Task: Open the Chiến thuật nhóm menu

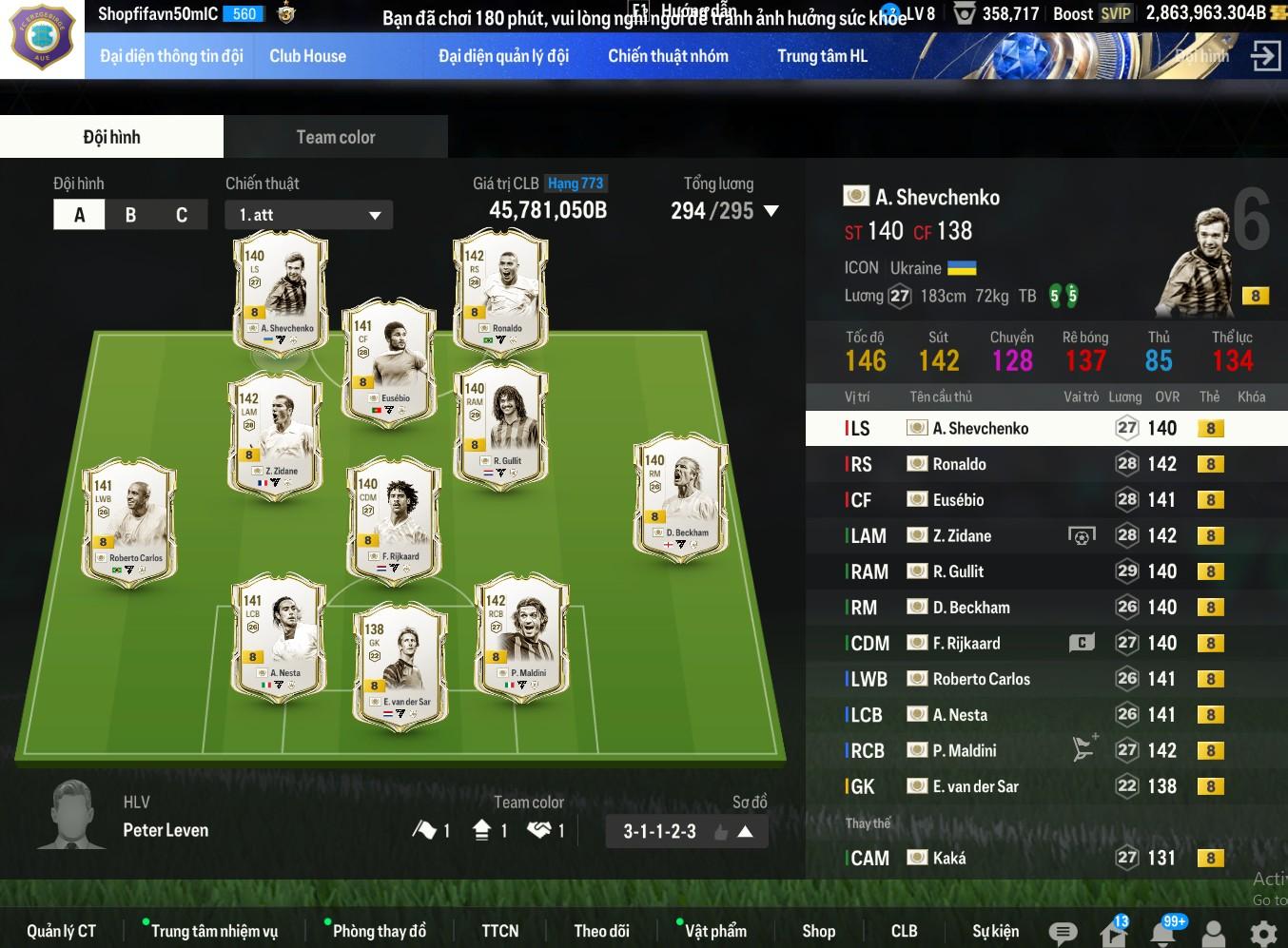Action: tap(668, 56)
